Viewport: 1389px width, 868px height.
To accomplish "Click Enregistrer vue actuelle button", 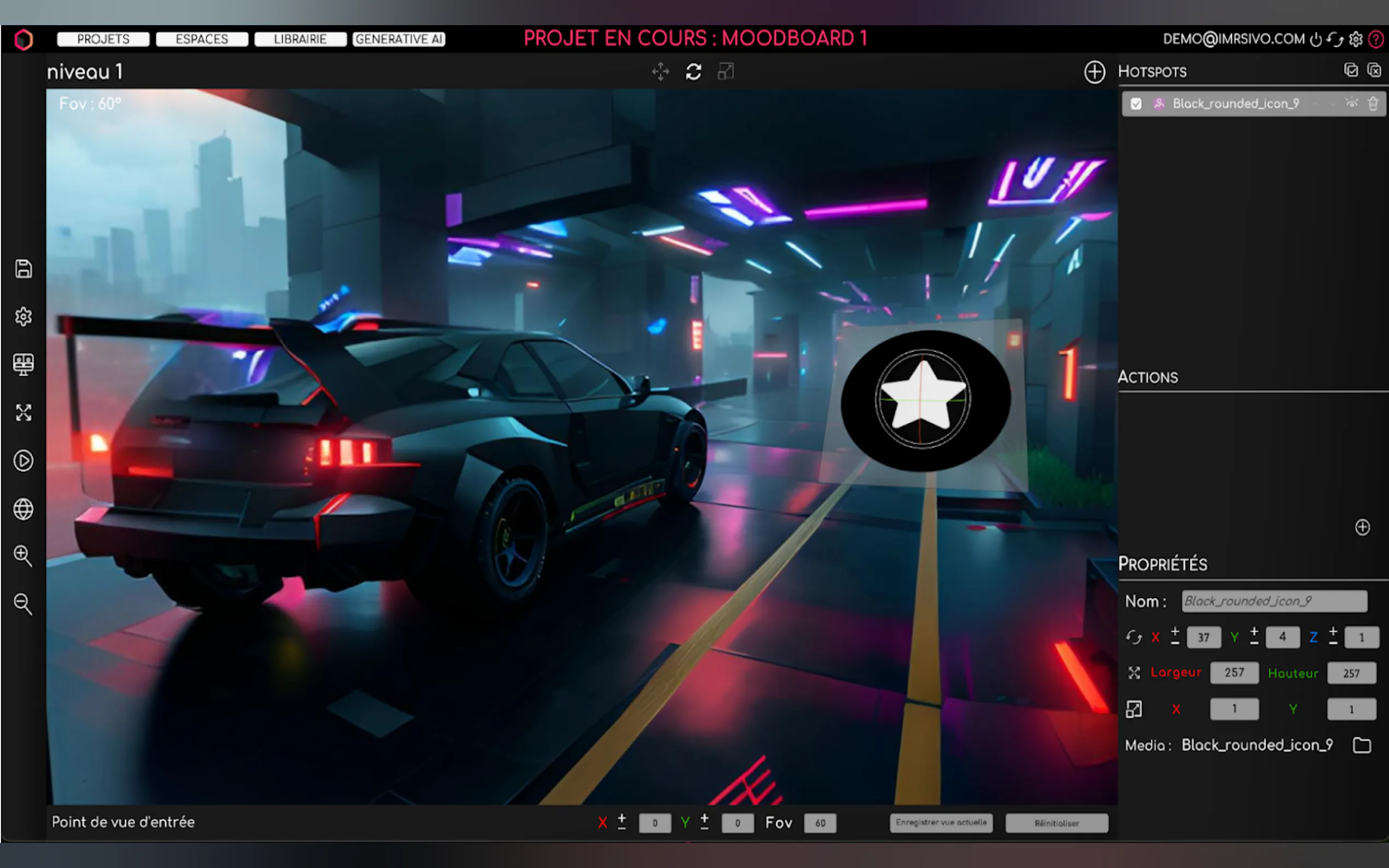I will click(x=941, y=823).
